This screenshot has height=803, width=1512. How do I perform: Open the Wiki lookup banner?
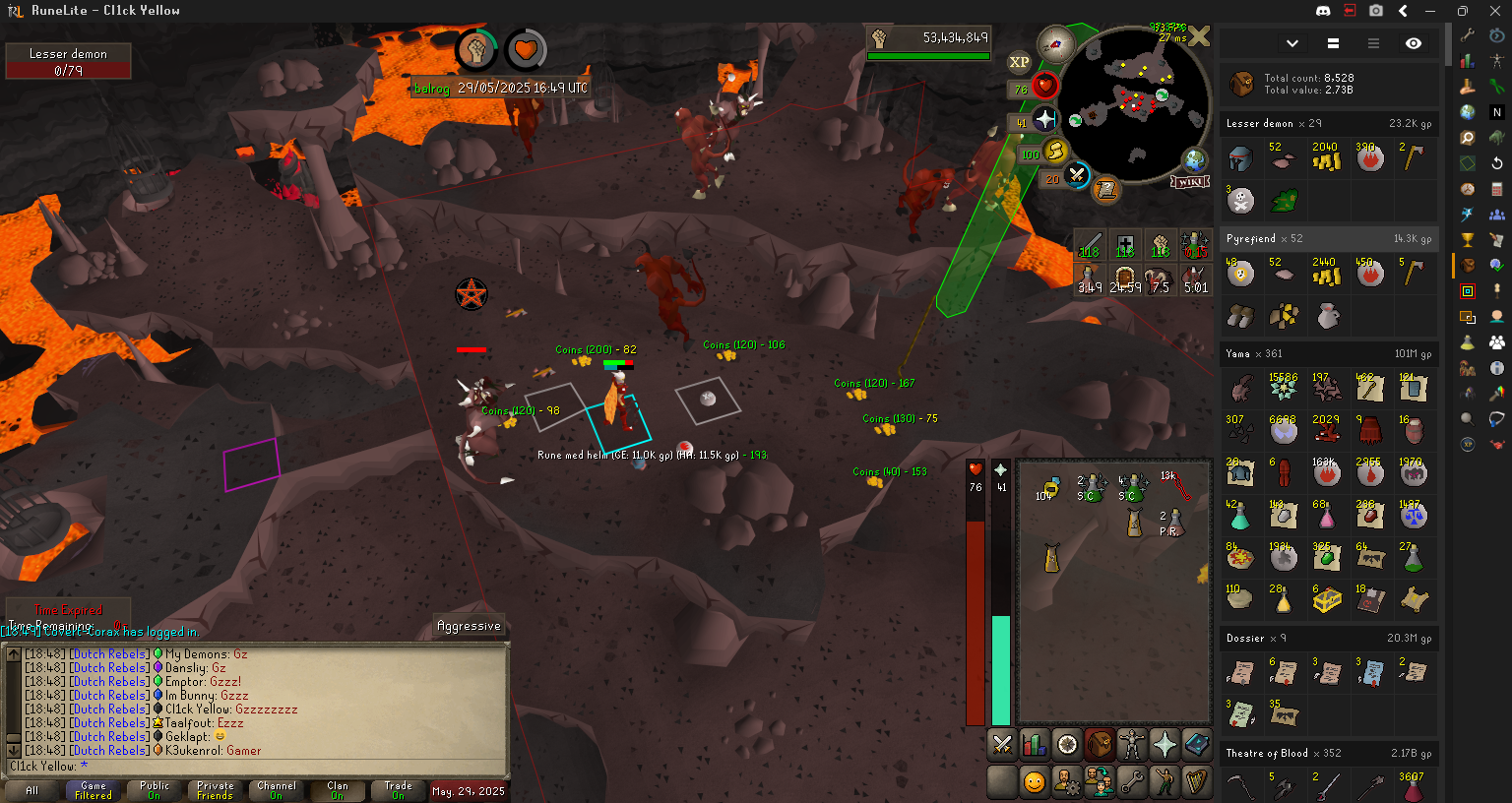pyautogui.click(x=1190, y=182)
